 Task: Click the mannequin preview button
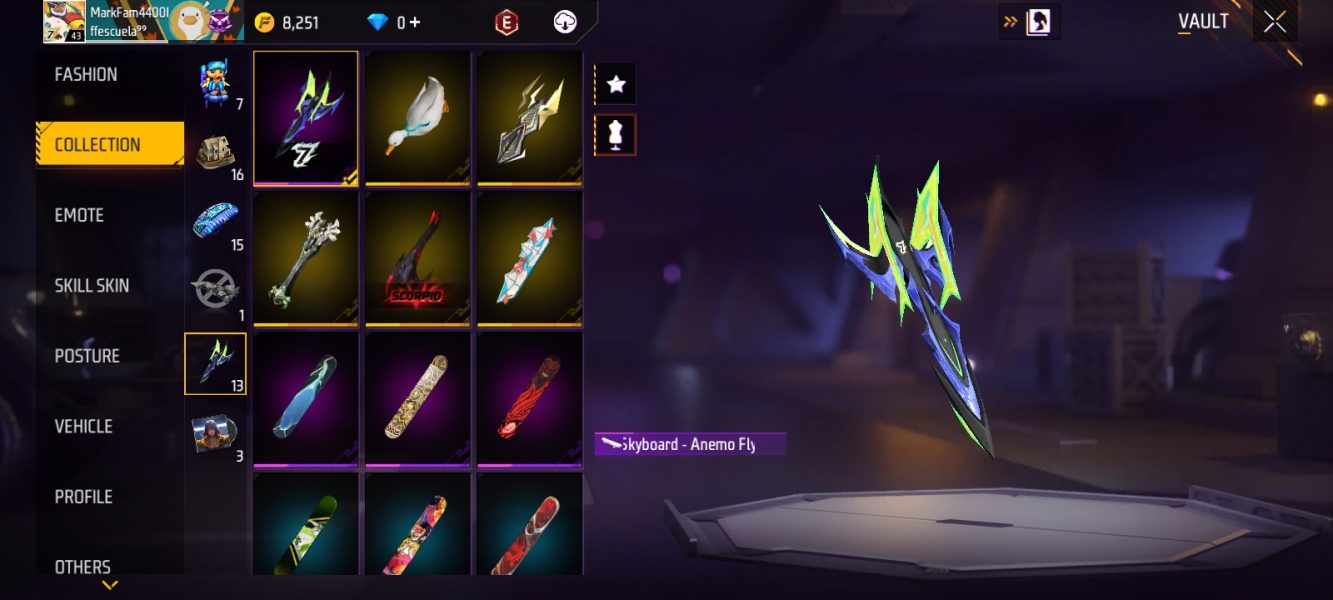pos(616,135)
